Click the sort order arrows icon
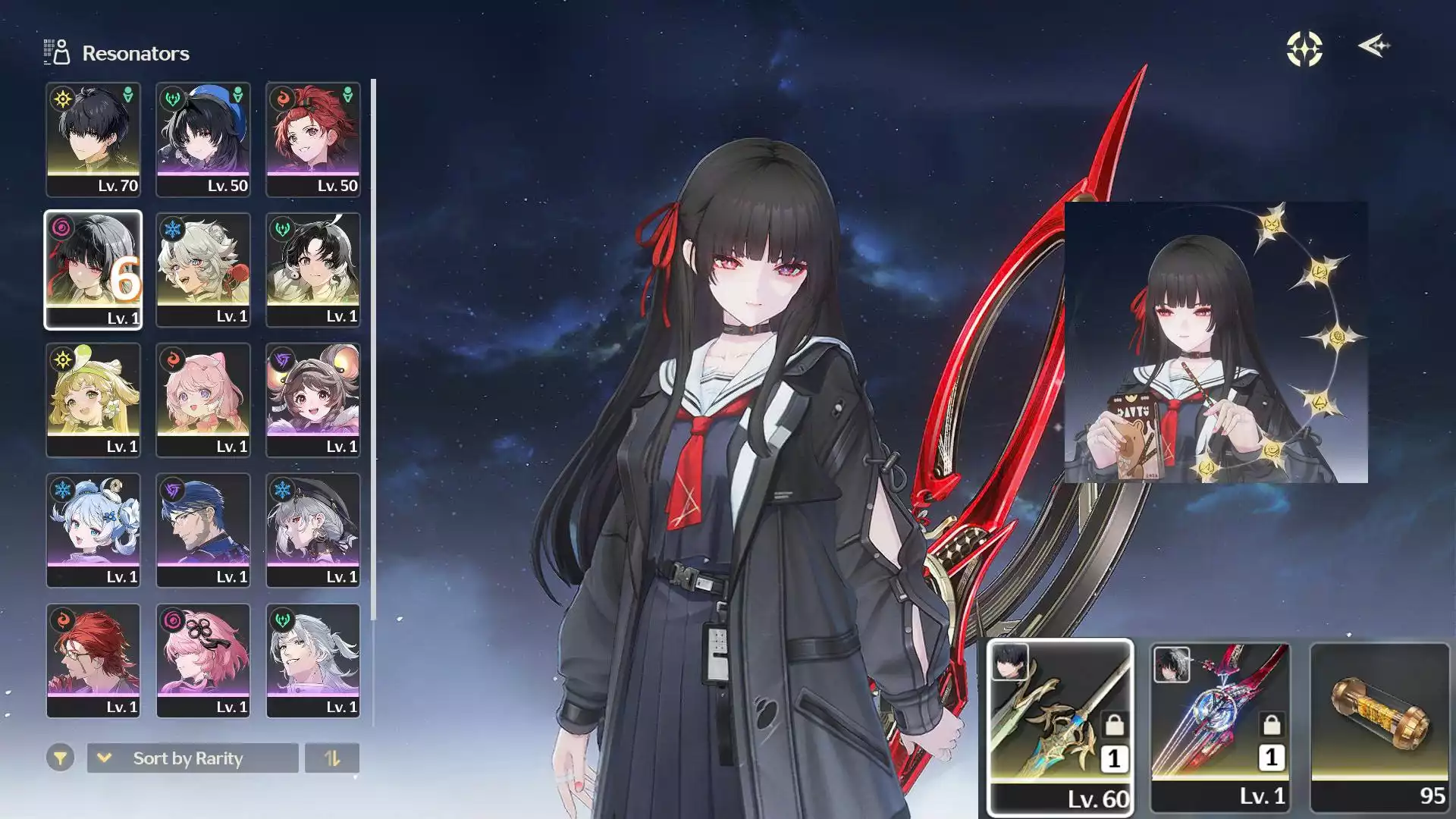Viewport: 1456px width, 819px height. tap(332, 758)
